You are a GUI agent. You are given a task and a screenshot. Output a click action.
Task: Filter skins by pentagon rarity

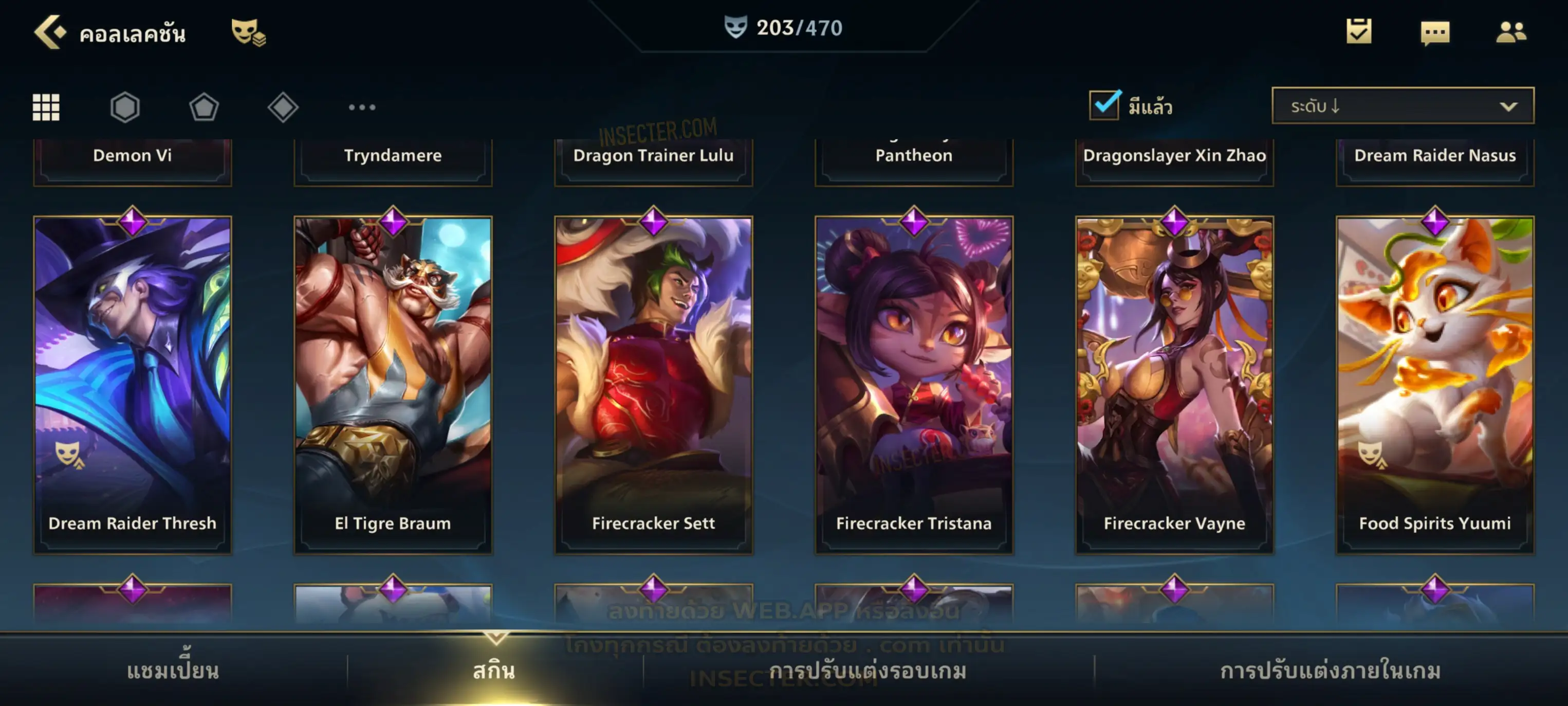click(204, 107)
